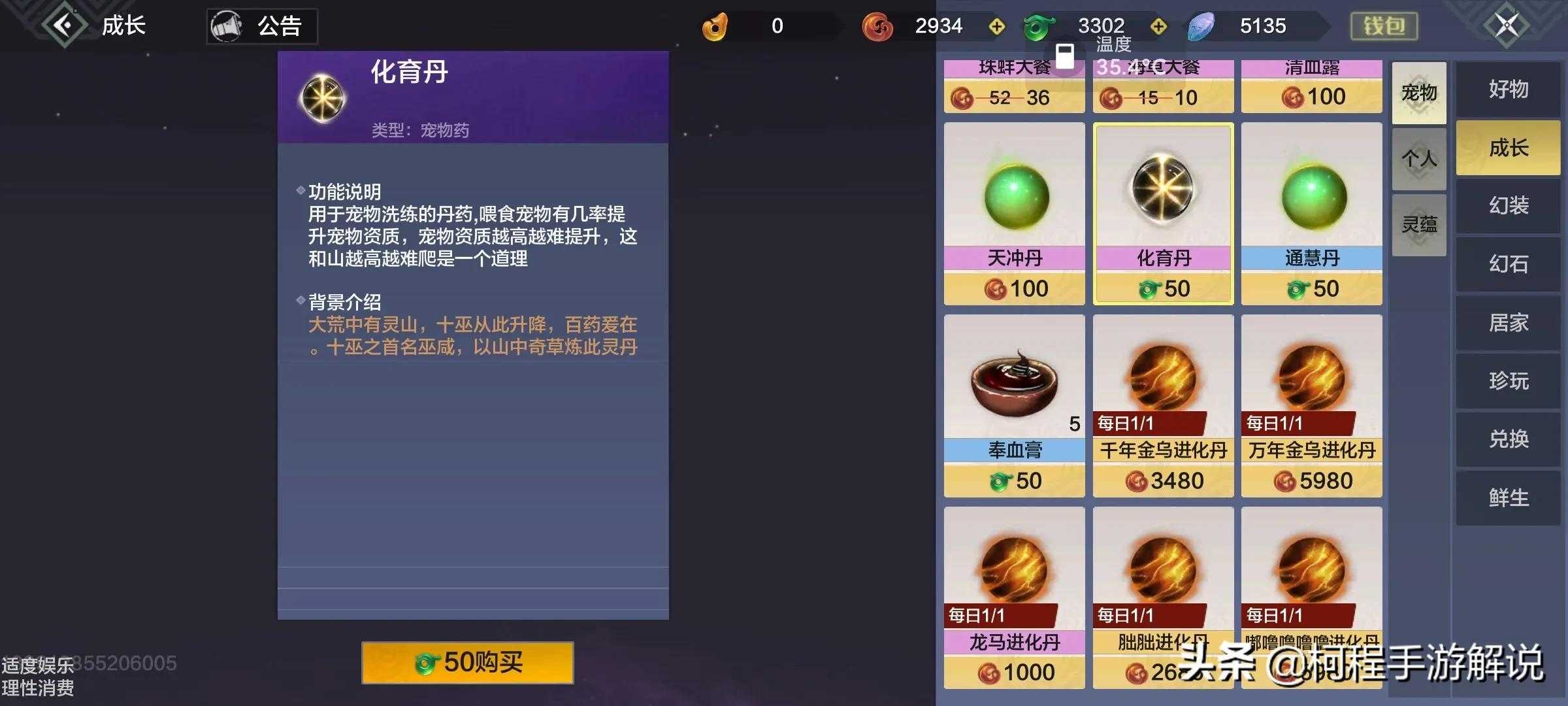Switch to the 个人 sub-tab
1568x706 pixels.
point(1419,159)
